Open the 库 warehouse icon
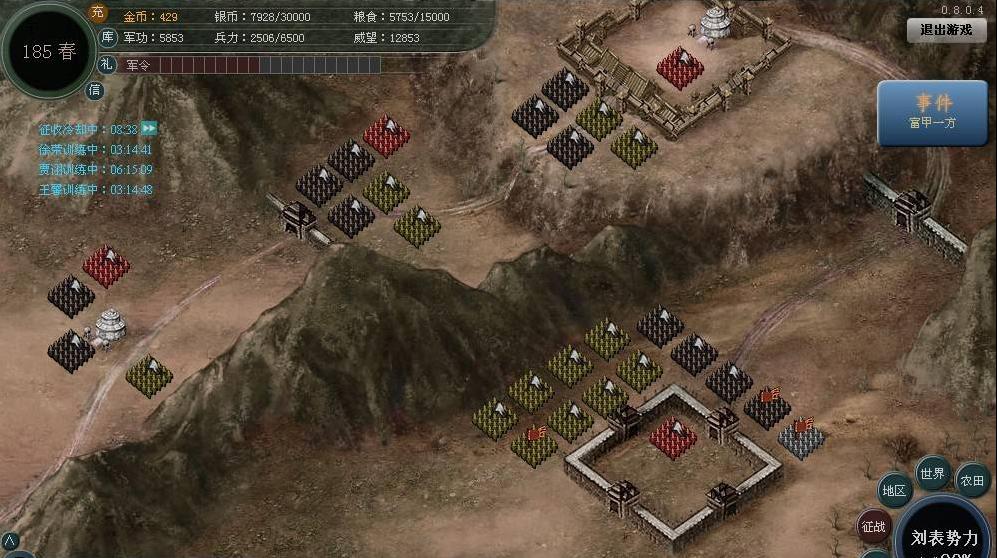 pos(108,38)
